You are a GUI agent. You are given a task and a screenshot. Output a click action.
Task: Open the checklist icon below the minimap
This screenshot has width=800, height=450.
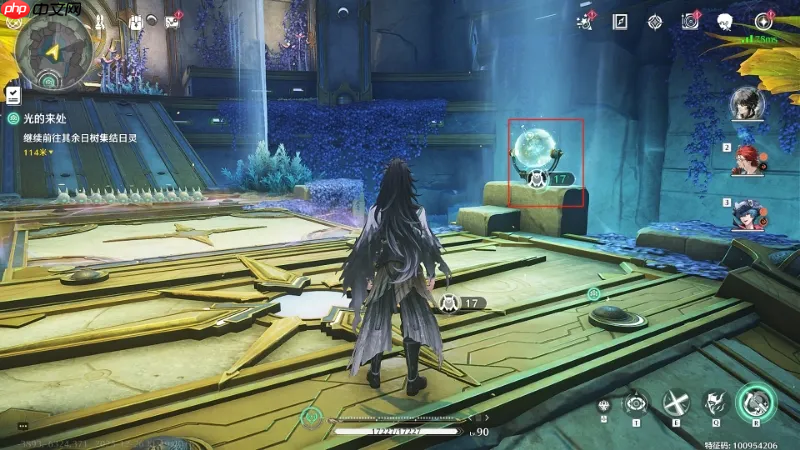(x=13, y=94)
